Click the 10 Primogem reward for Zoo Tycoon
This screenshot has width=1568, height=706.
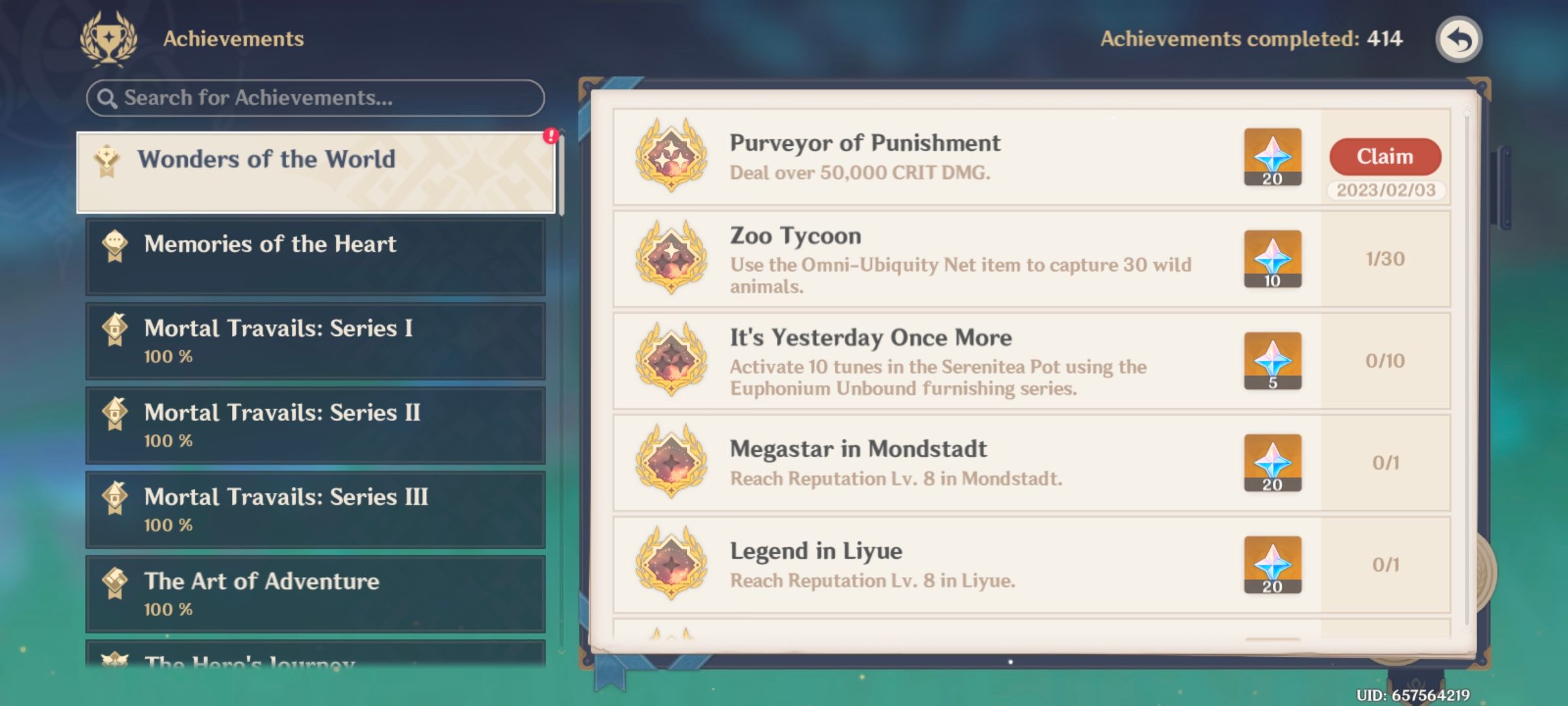click(1272, 259)
